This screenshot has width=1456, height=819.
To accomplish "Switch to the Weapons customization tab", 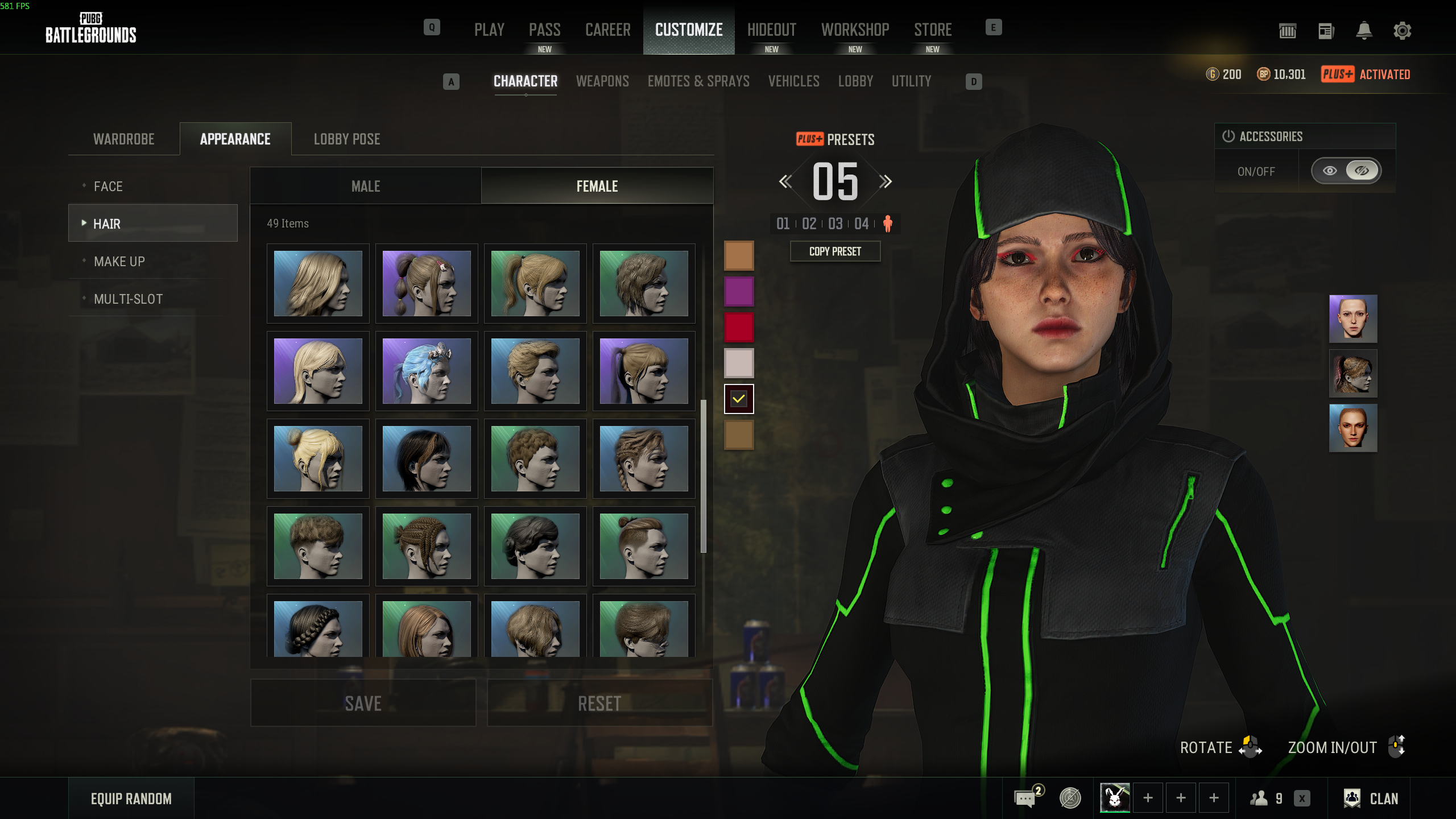I will pos(602,81).
